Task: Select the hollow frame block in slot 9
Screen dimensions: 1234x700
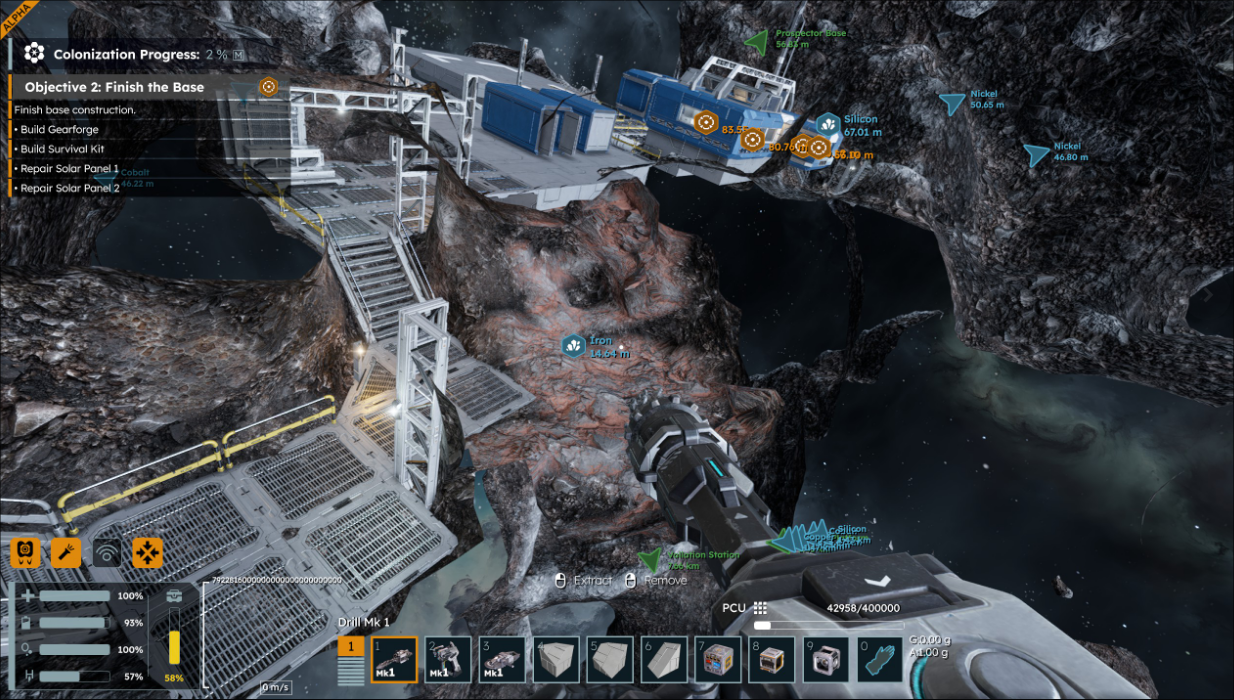Action: pyautogui.click(x=826, y=660)
